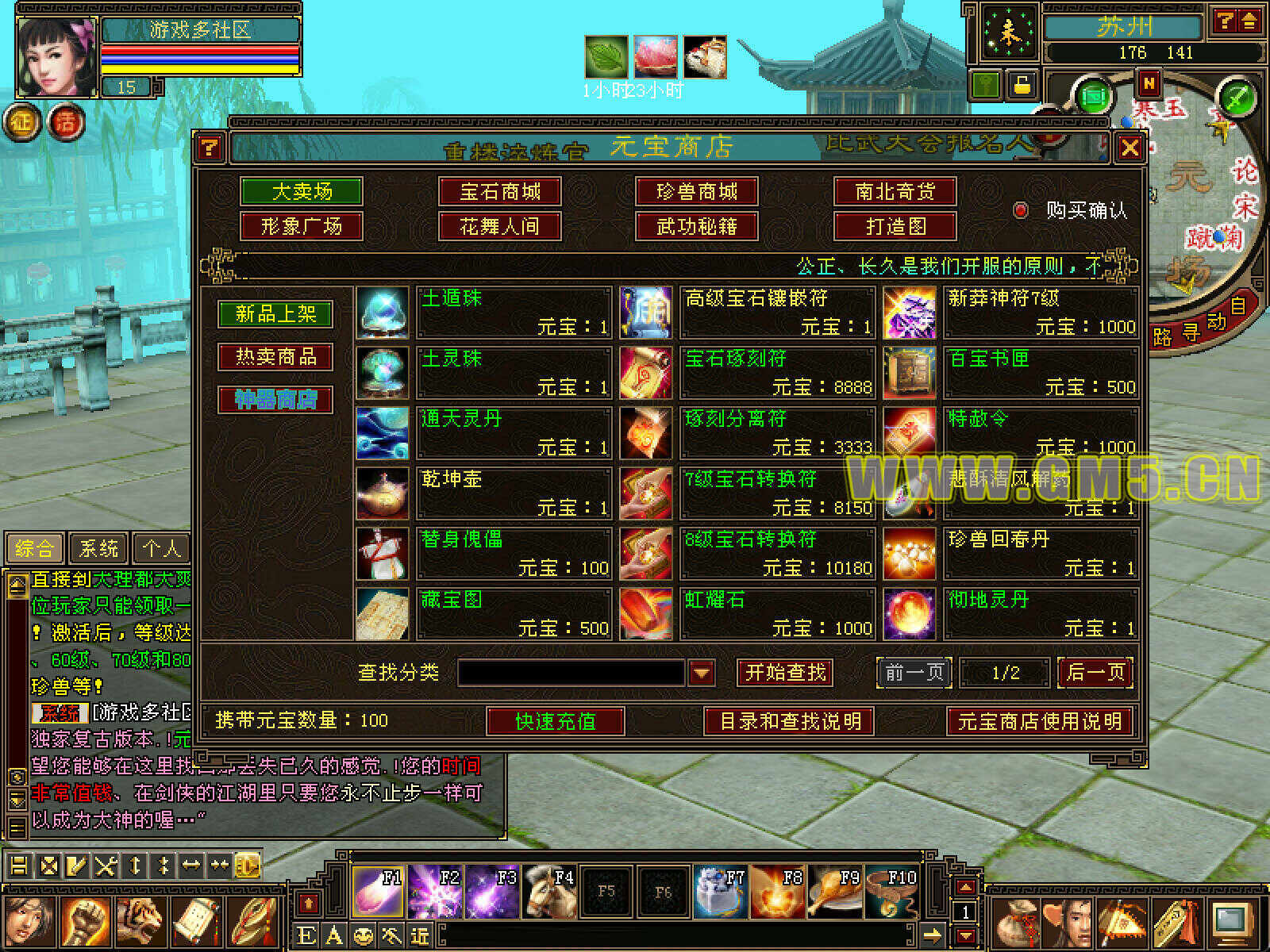Activate the F1 hotbar skill
Screen dimensions: 1270x952
point(378,892)
